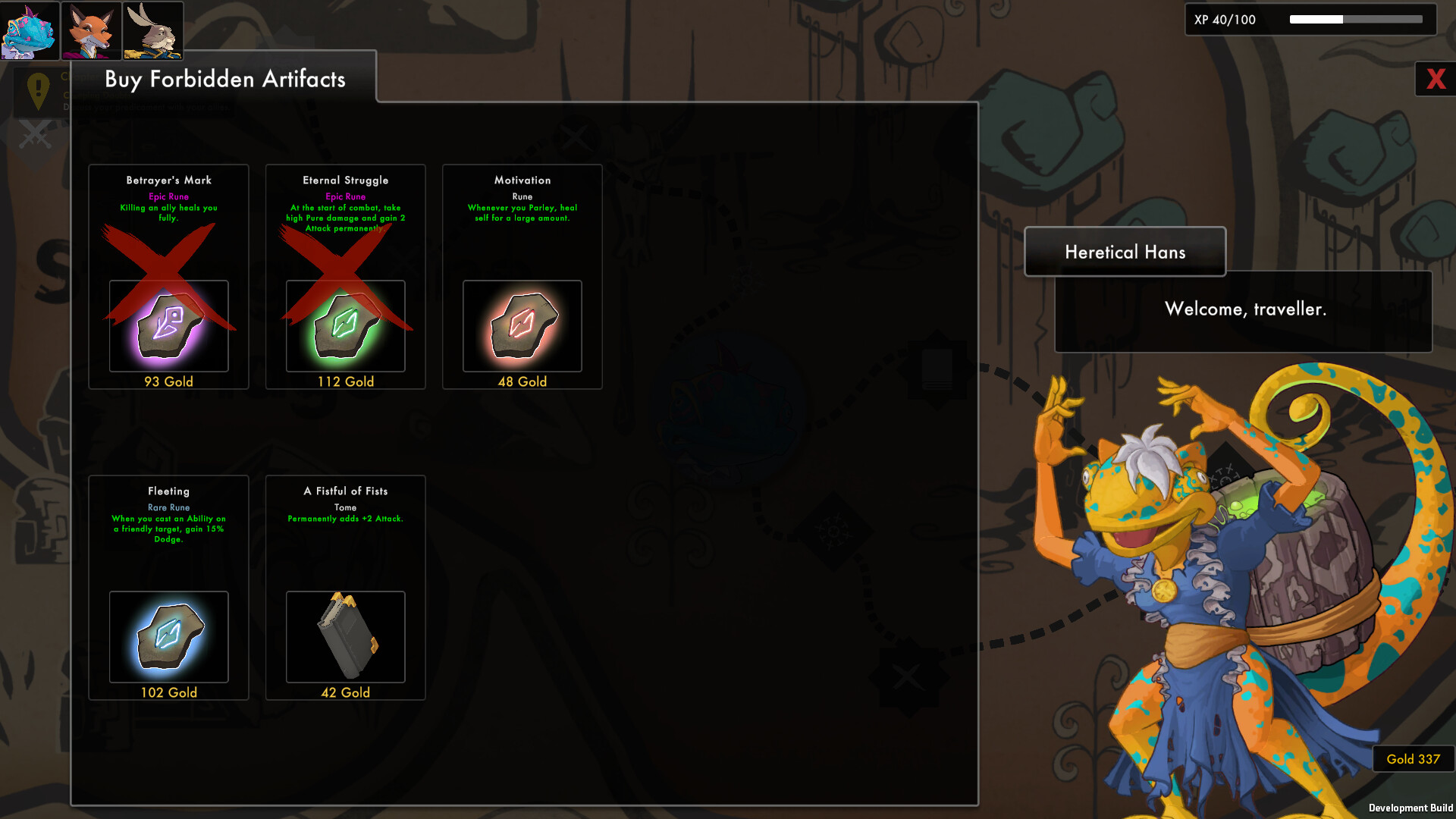Click the Gold 337 counter
This screenshot has width=1456, height=819.
click(1413, 759)
